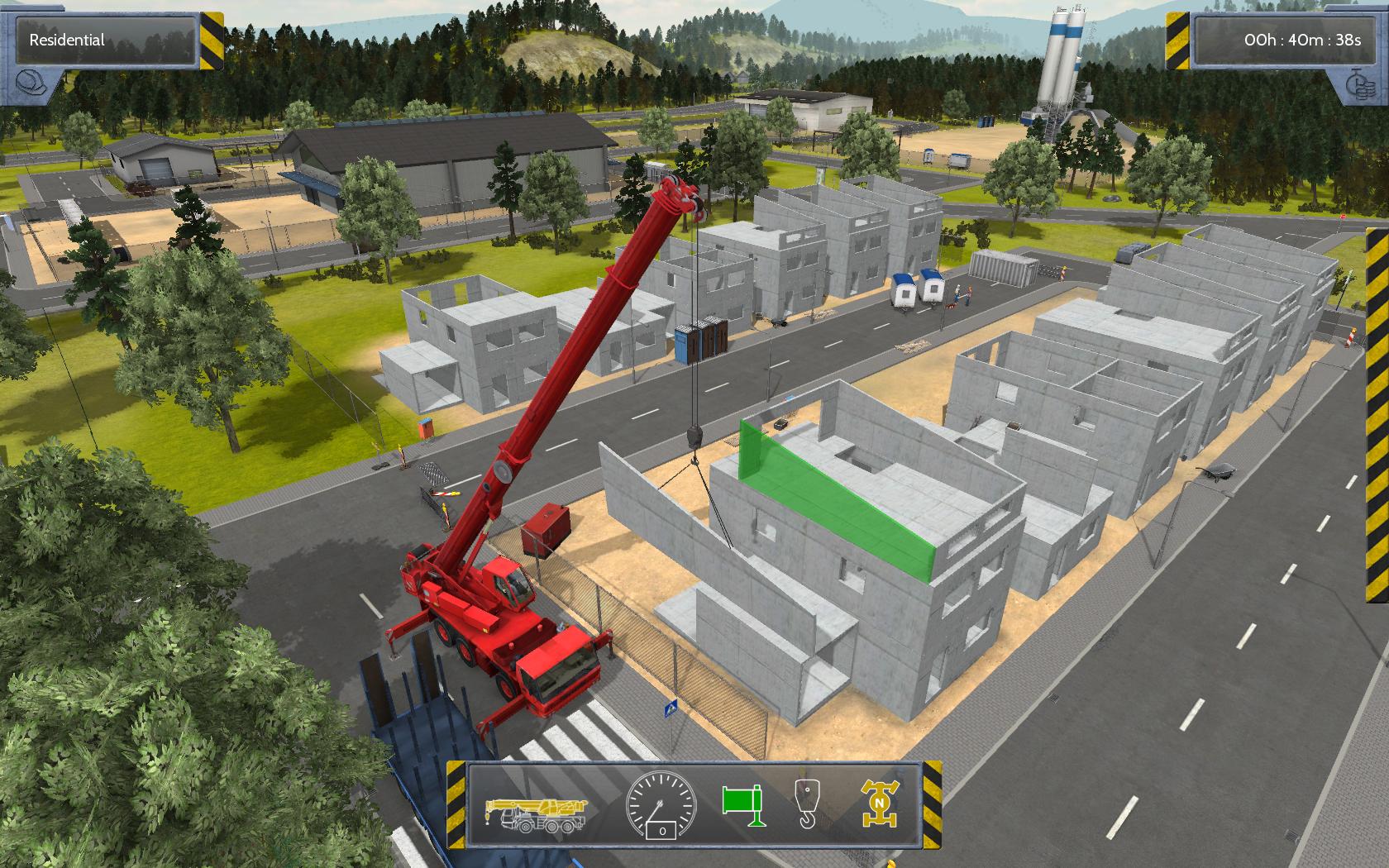Enable the wall placement mode via green panel icon
Viewport: 1389px width, 868px height.
pyautogui.click(x=742, y=804)
